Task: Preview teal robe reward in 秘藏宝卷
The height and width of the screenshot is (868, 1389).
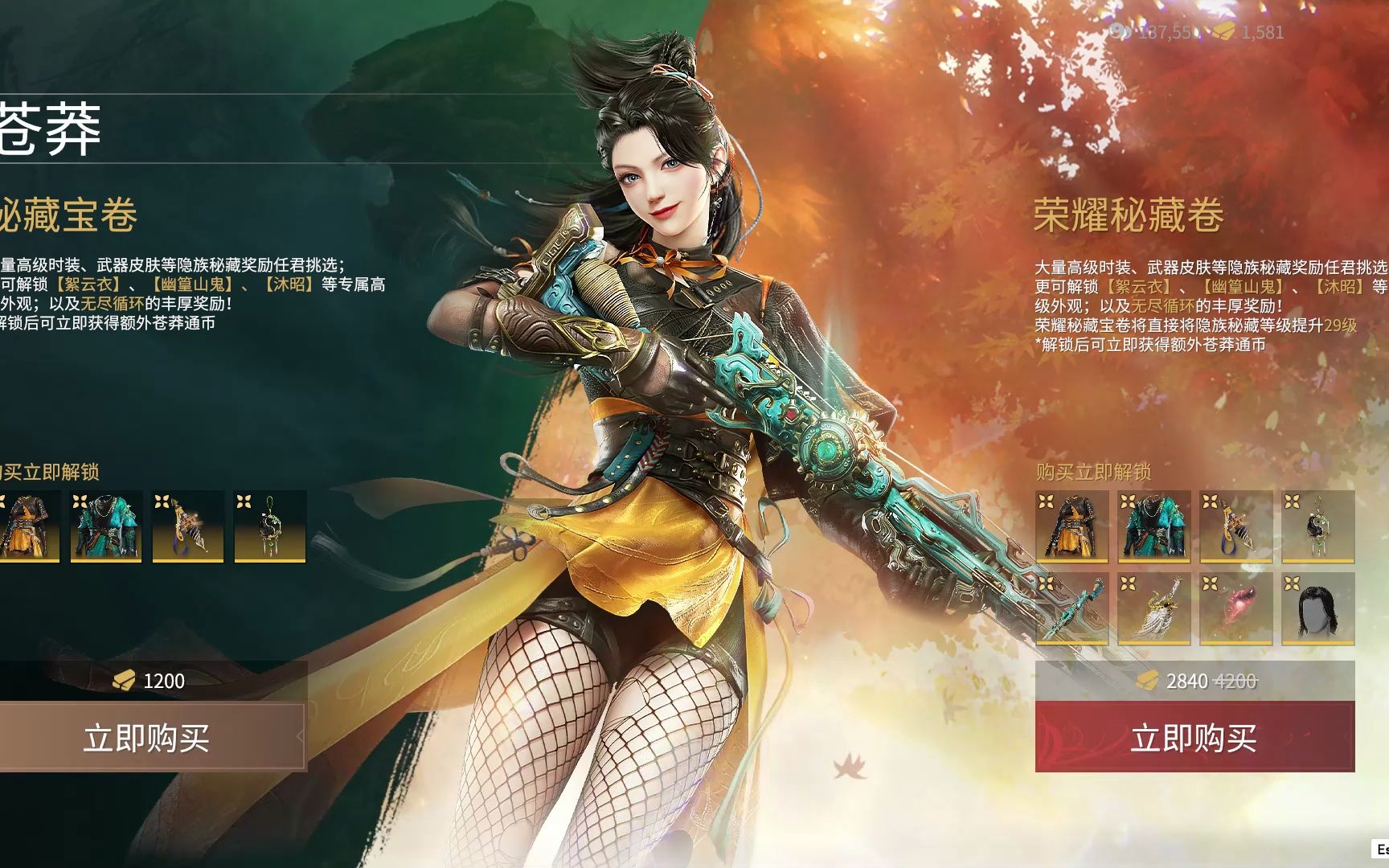Action: tap(106, 526)
